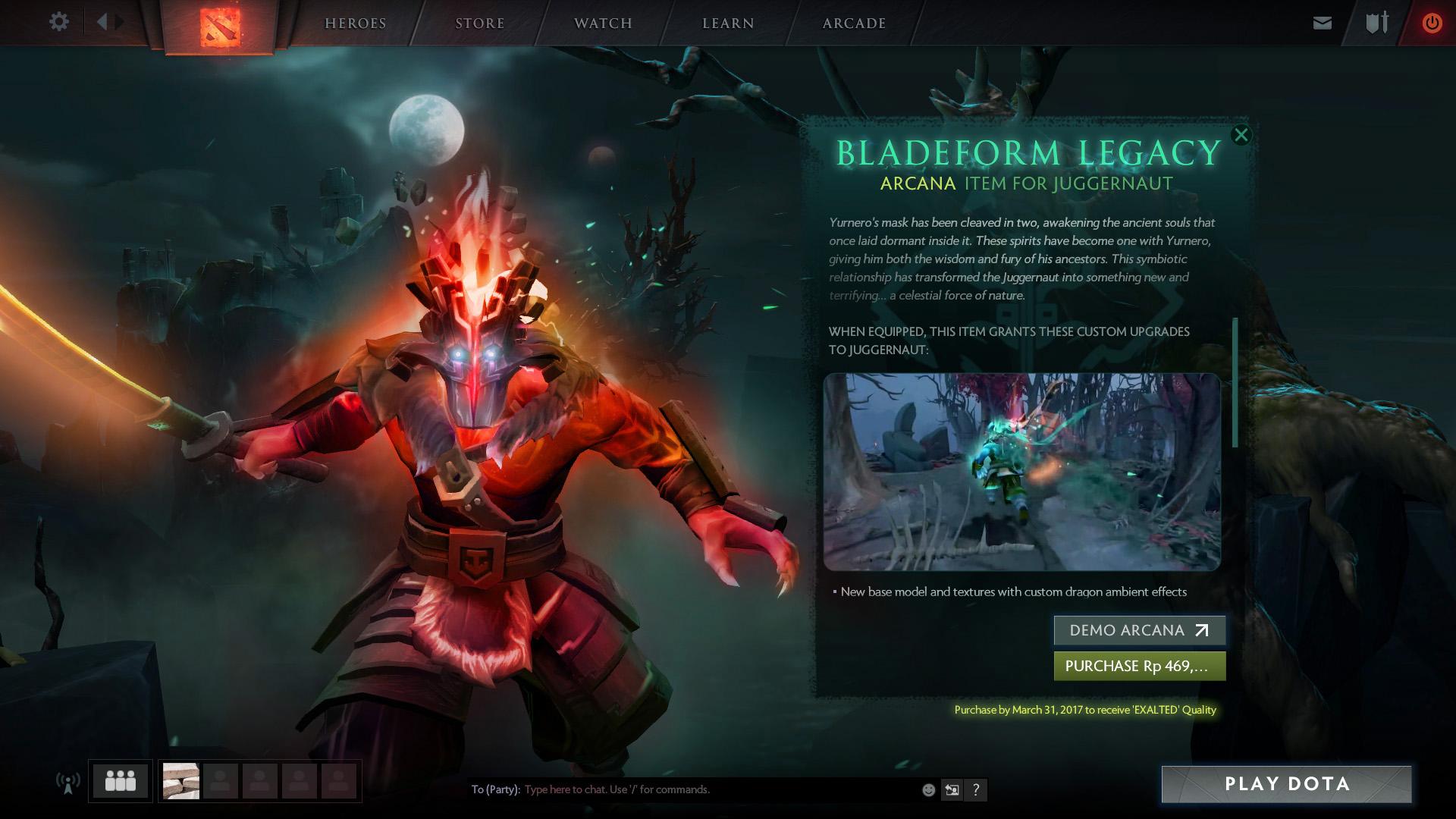Click the whisper reply chat icon

[952, 789]
